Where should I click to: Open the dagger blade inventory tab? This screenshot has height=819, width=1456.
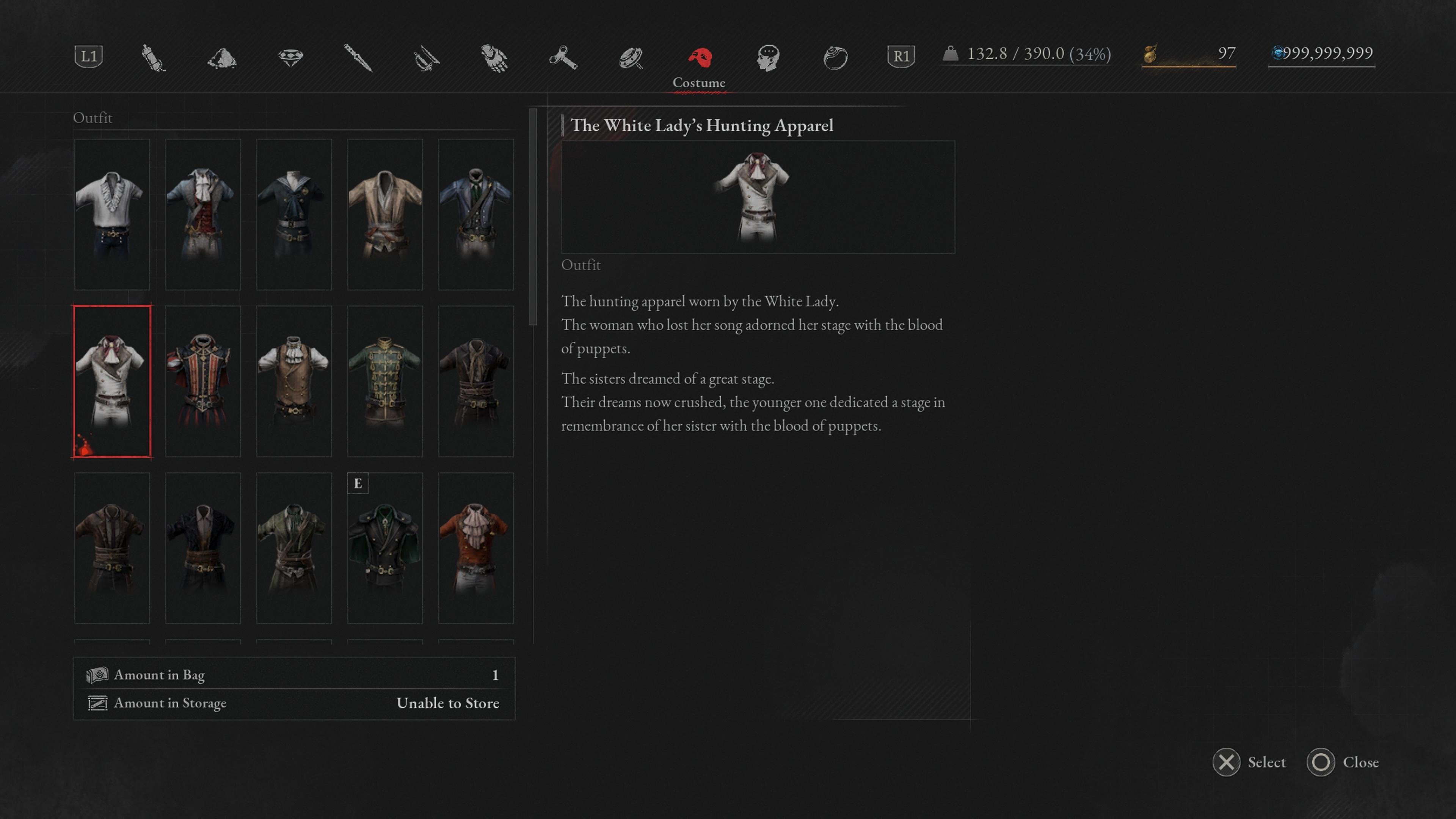coord(358,57)
